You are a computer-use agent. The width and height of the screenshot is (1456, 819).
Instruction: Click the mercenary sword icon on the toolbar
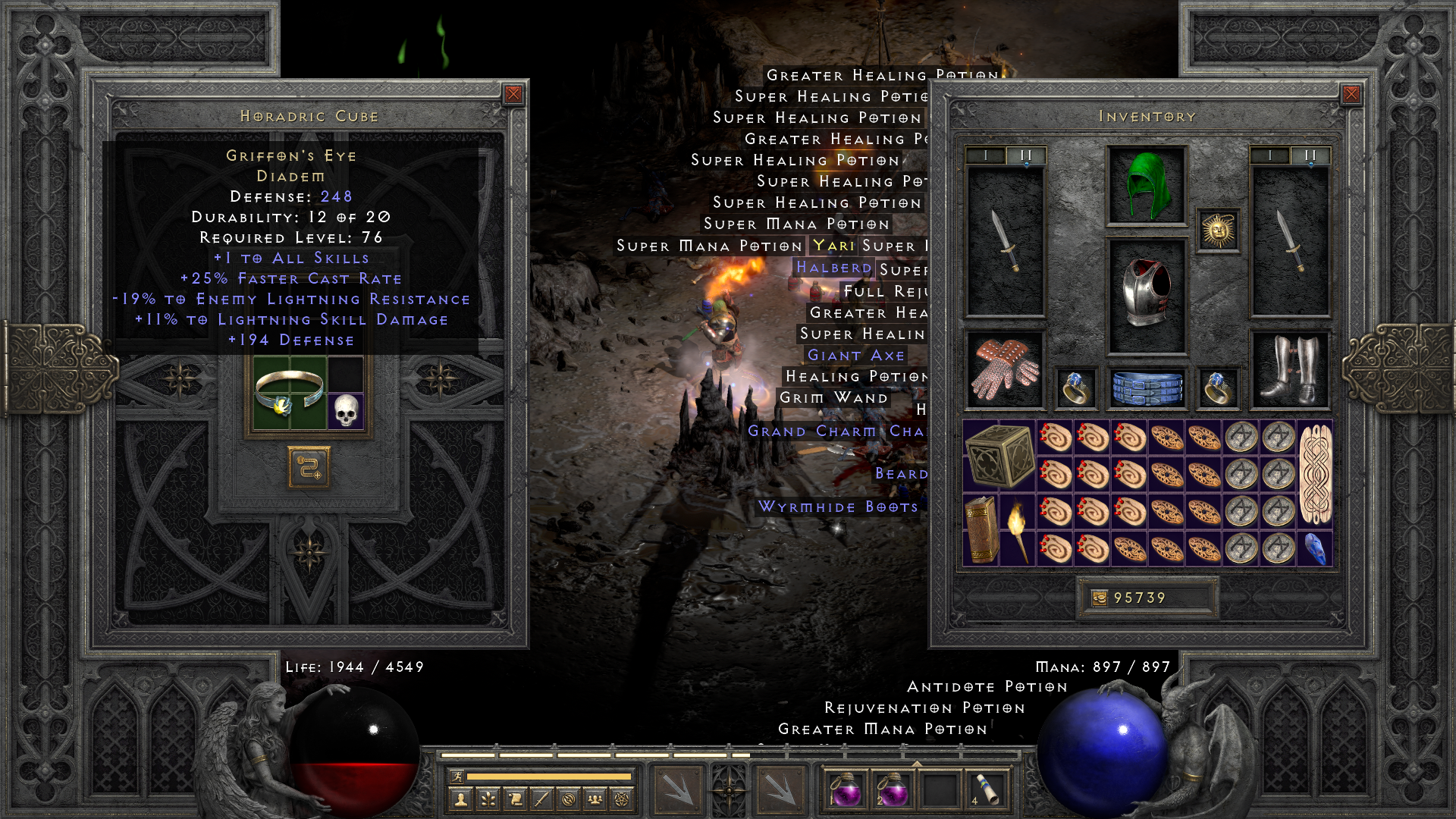(x=543, y=797)
